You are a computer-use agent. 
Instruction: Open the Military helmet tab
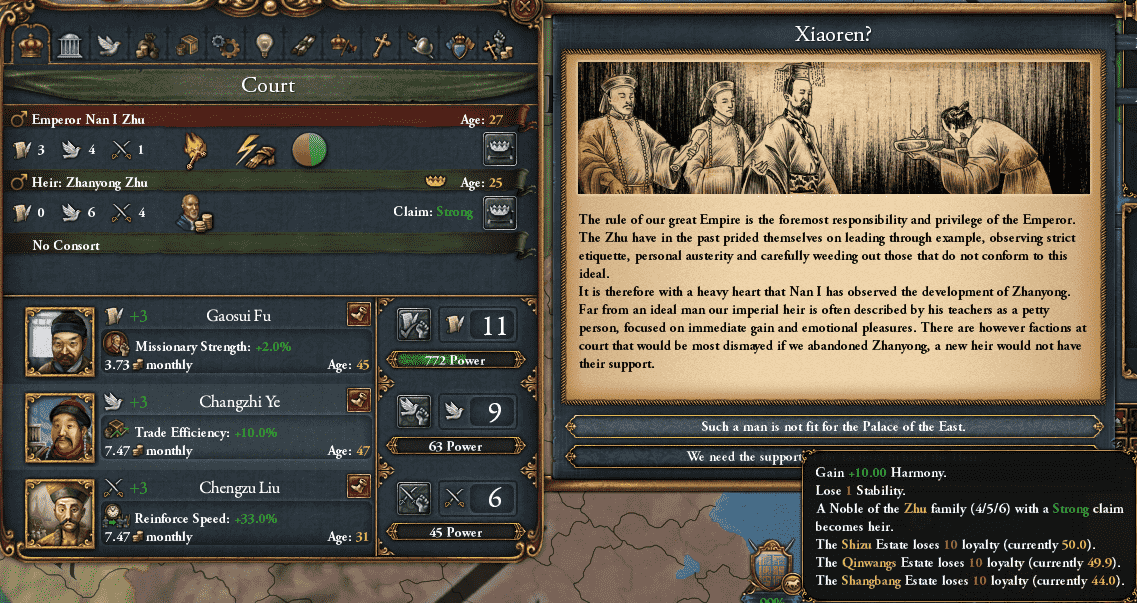(420, 45)
